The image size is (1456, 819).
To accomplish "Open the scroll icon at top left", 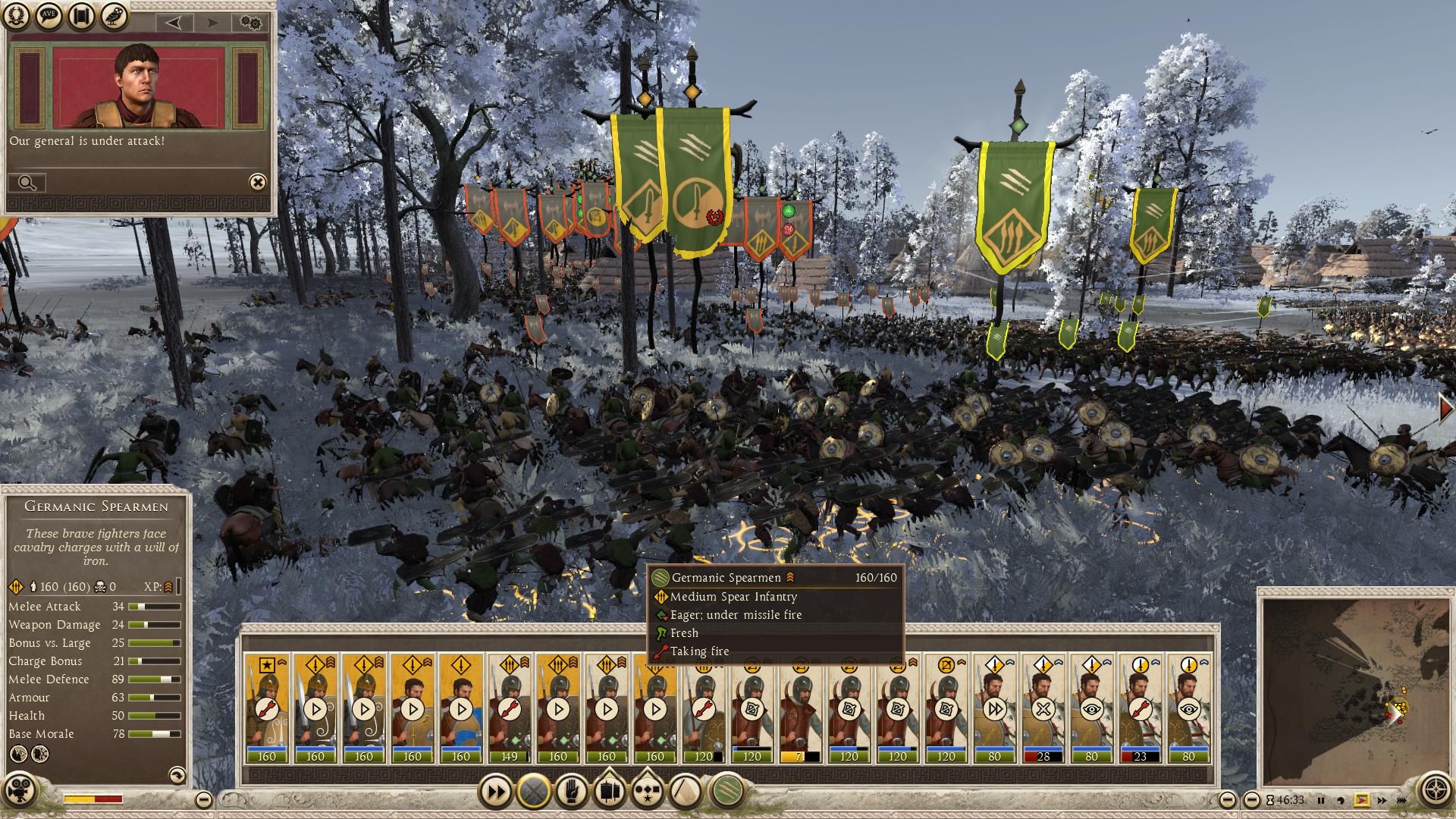I will tap(82, 17).
